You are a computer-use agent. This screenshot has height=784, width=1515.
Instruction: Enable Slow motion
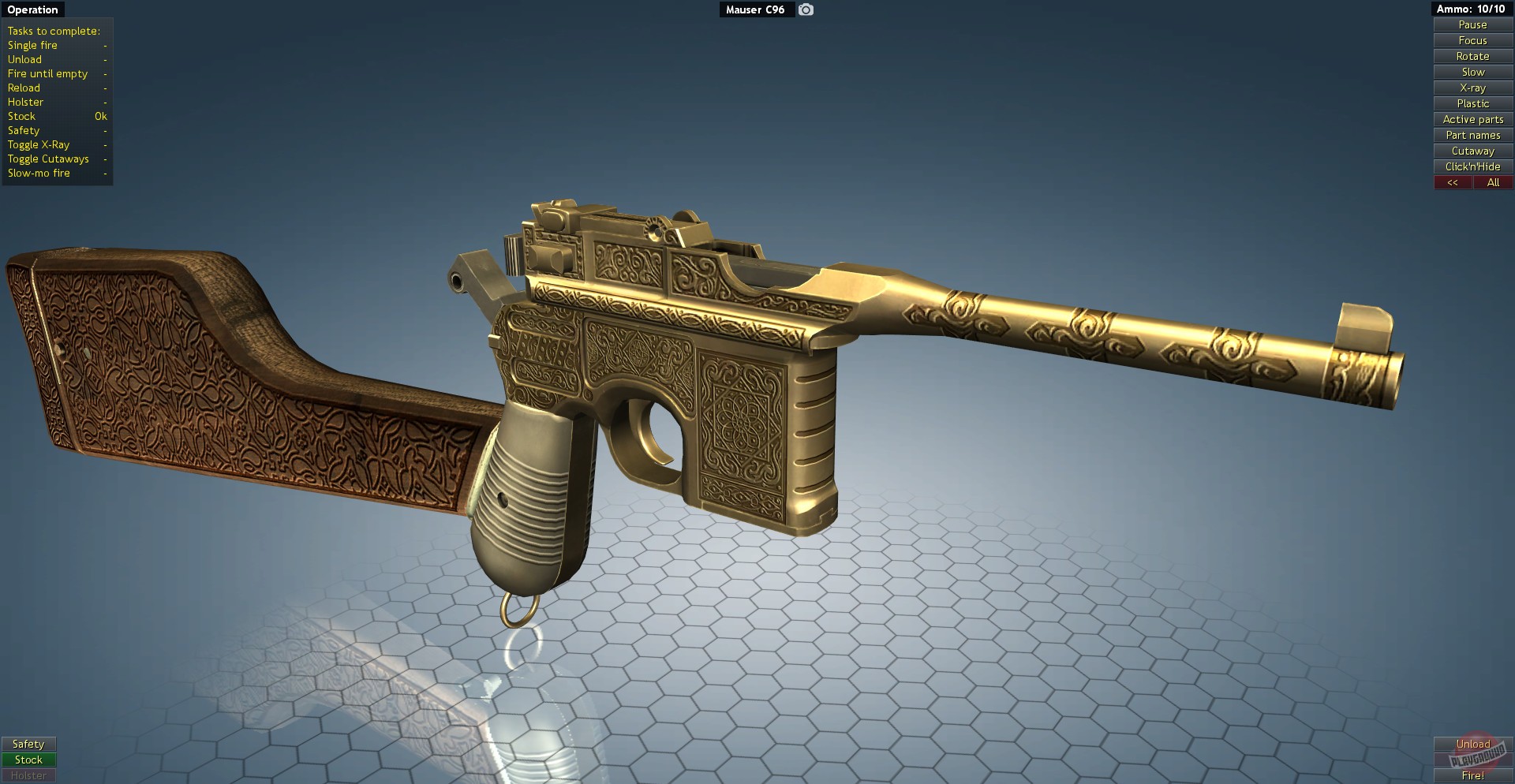[x=1472, y=72]
